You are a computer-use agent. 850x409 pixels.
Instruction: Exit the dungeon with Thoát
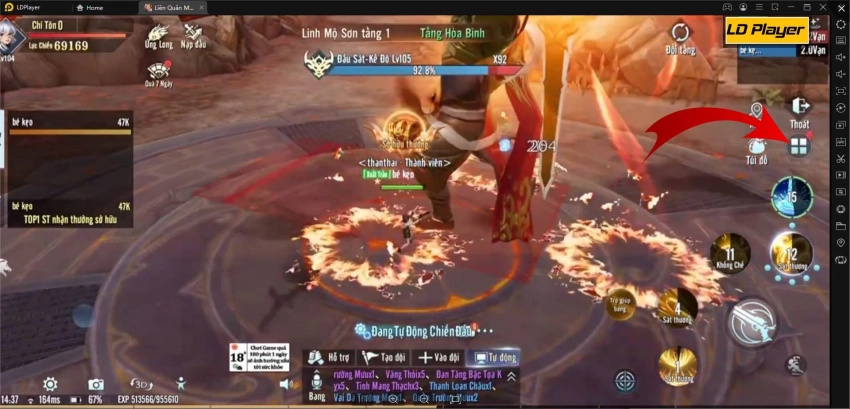tap(799, 109)
